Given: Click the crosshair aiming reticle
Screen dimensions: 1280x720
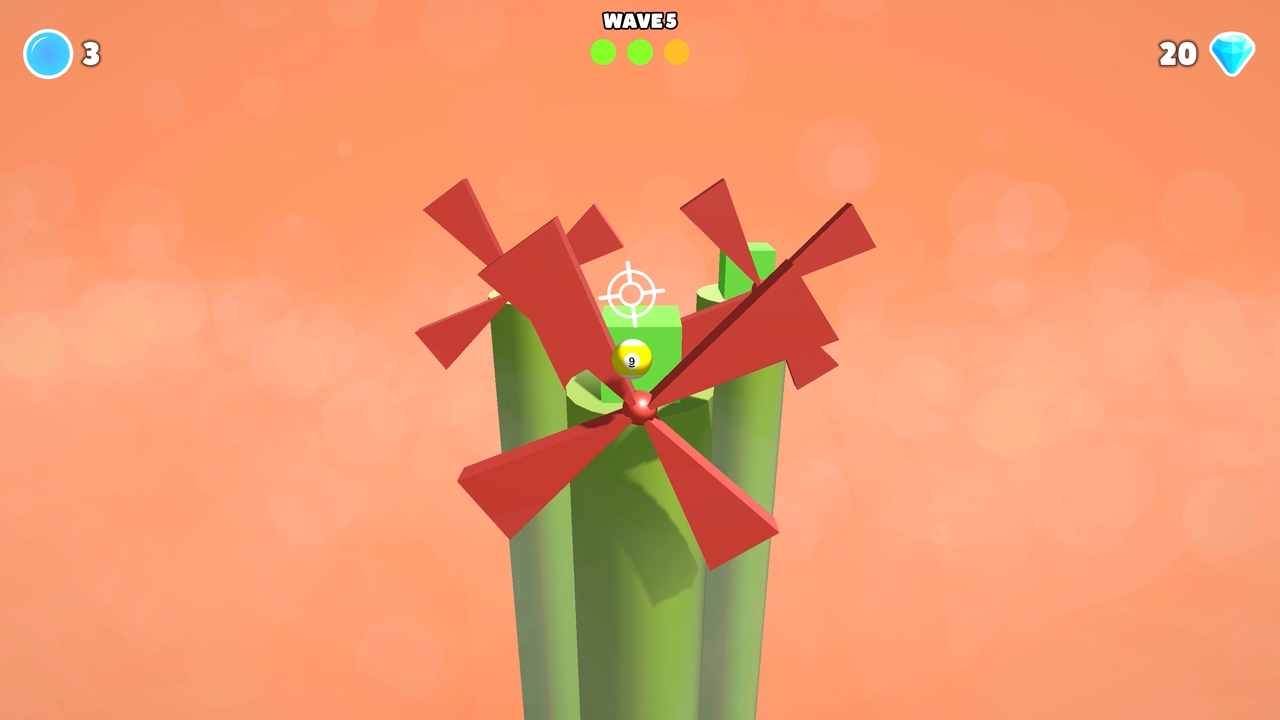Looking at the screenshot, I should pos(630,292).
